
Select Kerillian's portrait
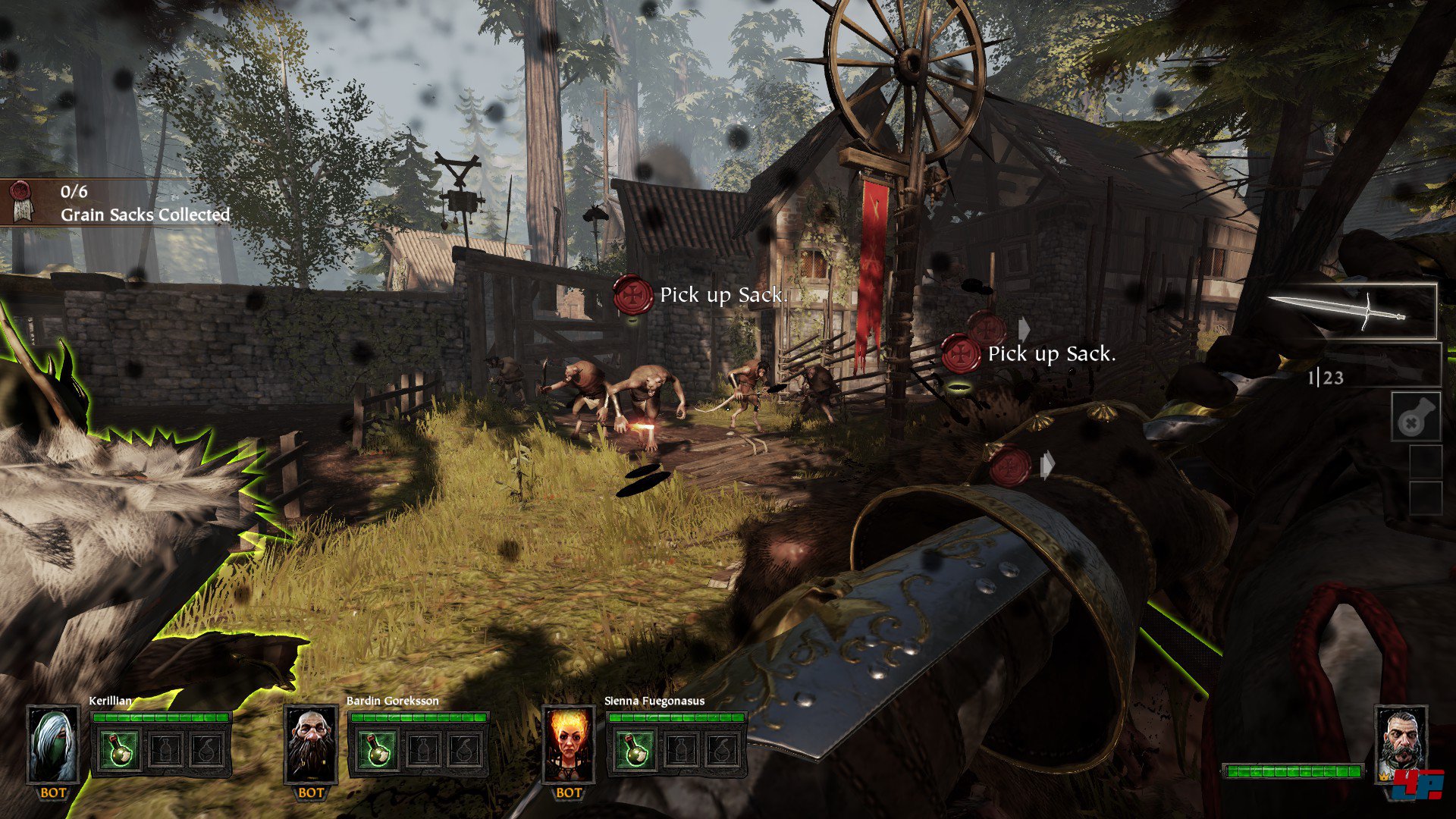(54, 745)
